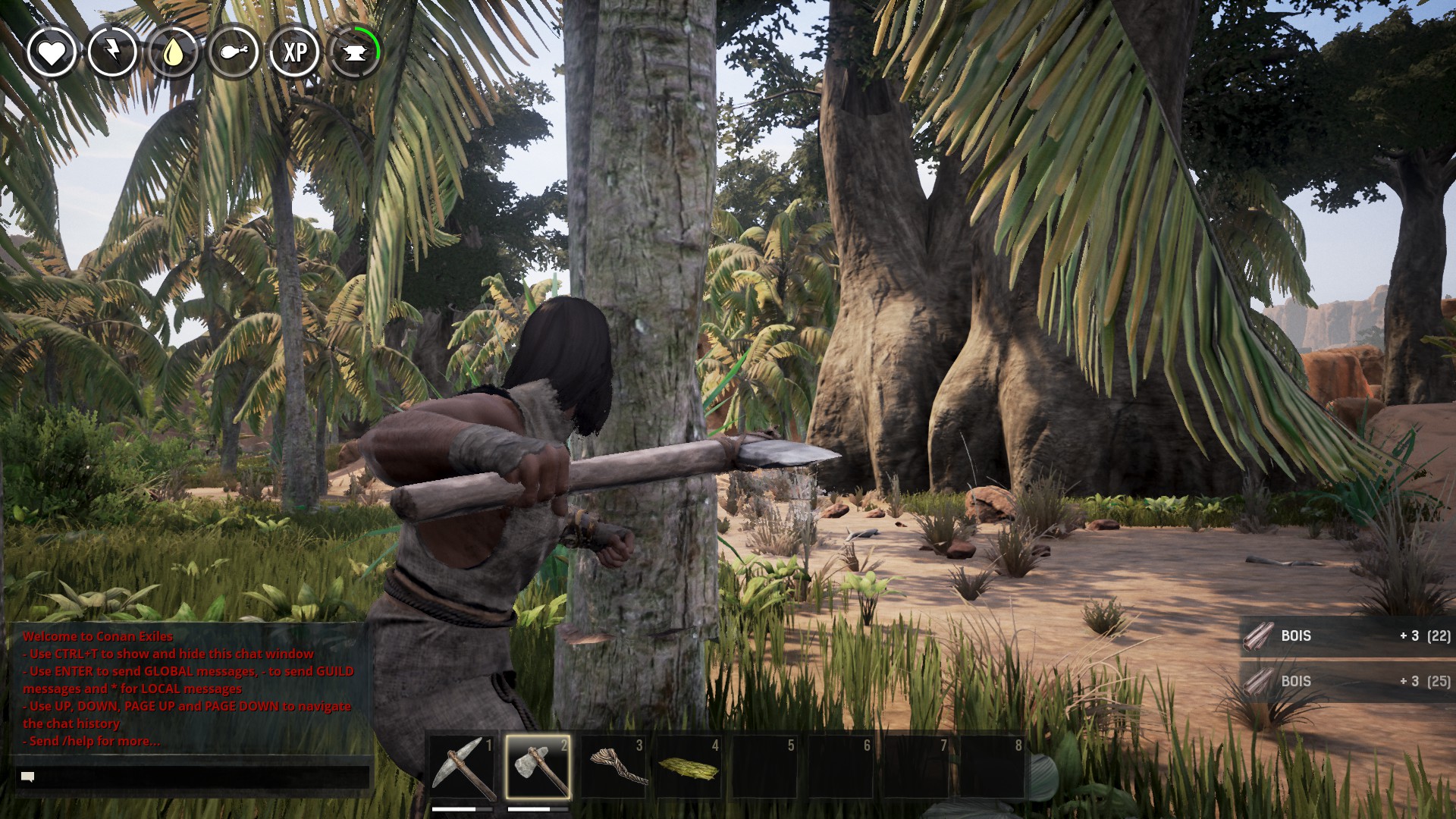1456x819 pixels.
Task: Select the plant fiber item in slot 4
Action: [689, 767]
